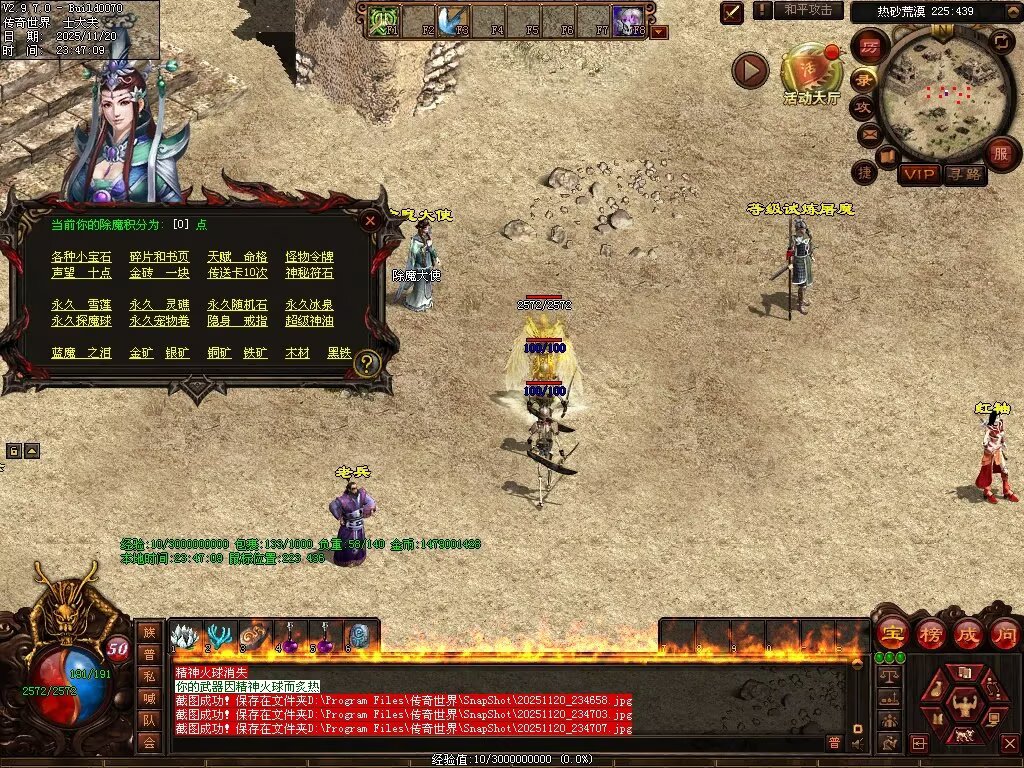Exchange points for 超级神油
Viewport: 1024px width, 768px height.
[309, 321]
